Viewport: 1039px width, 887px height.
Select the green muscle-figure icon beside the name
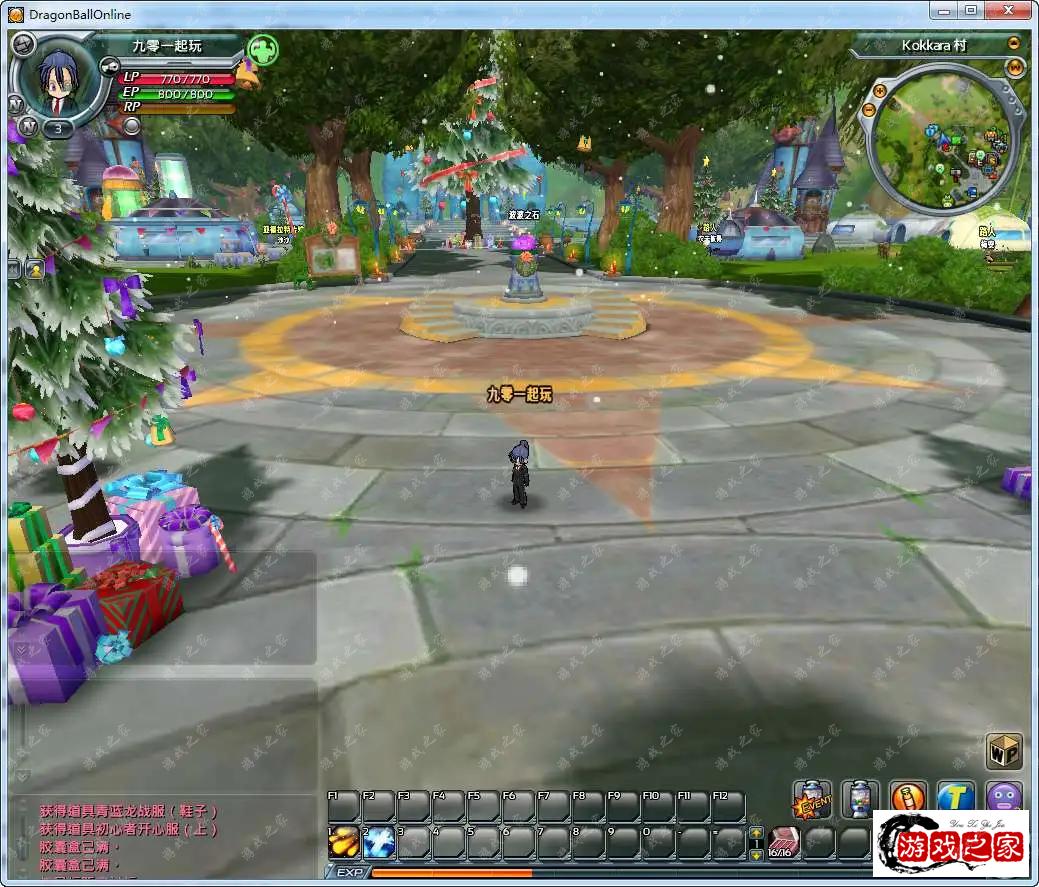[262, 49]
